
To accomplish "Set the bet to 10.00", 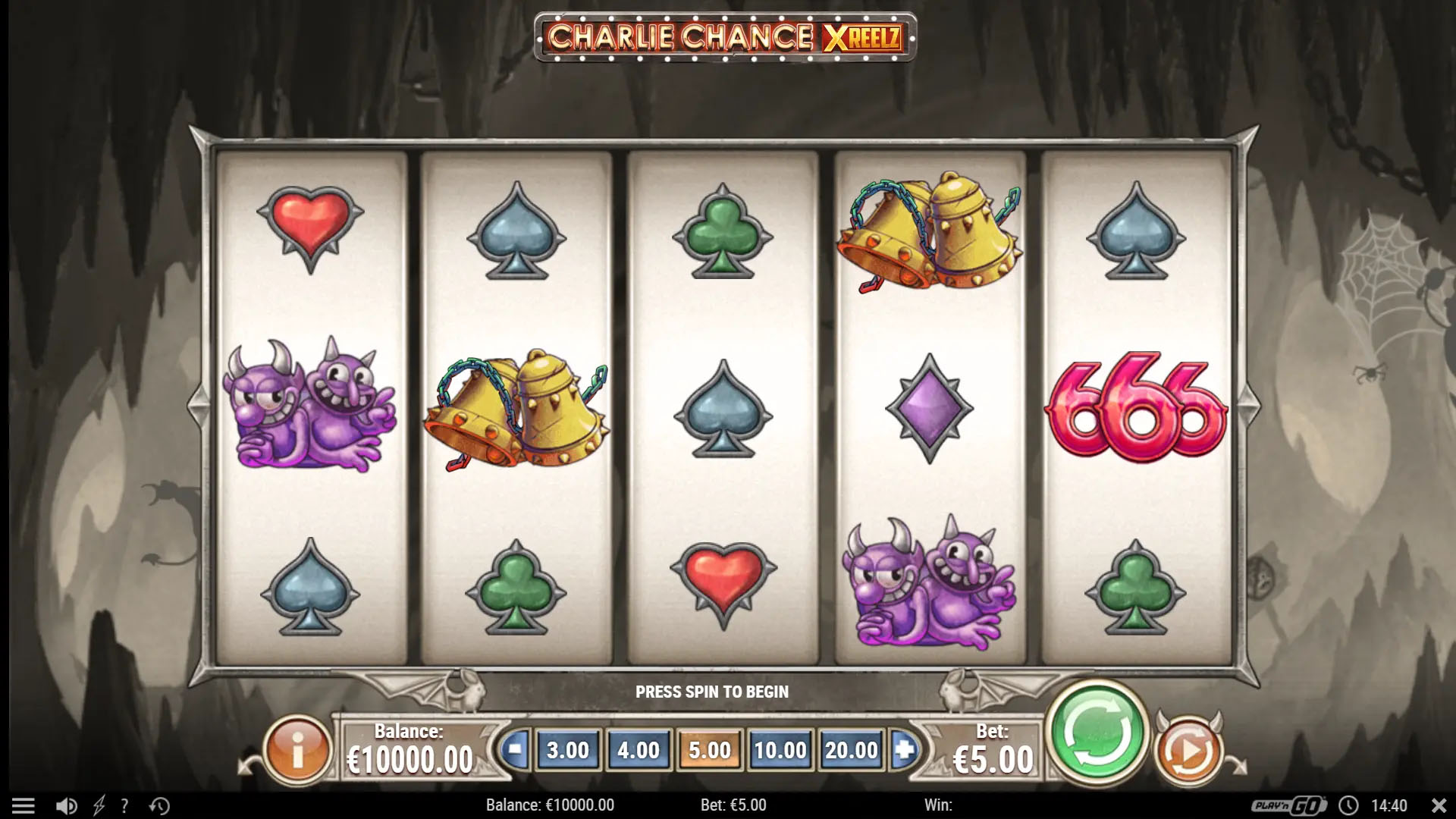I will (x=780, y=750).
